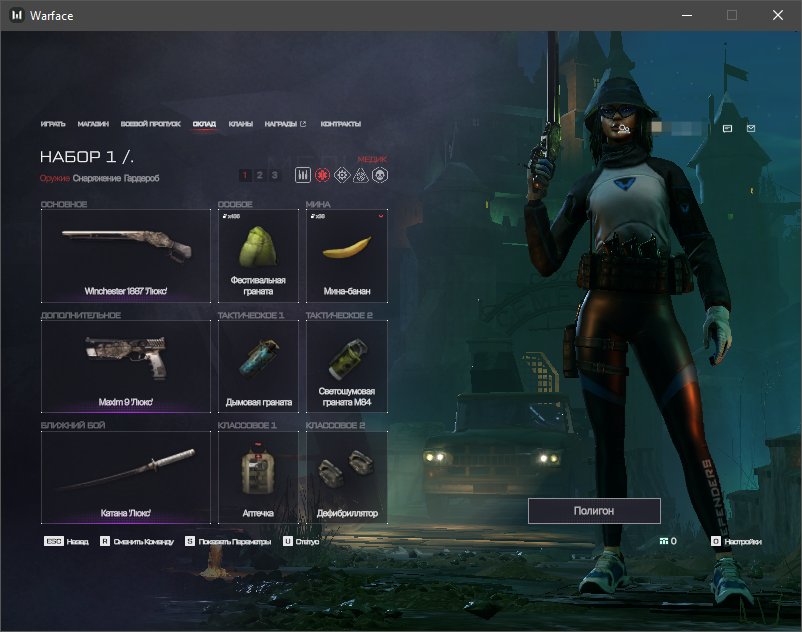Open the Гардероб sub-tab

point(141,178)
